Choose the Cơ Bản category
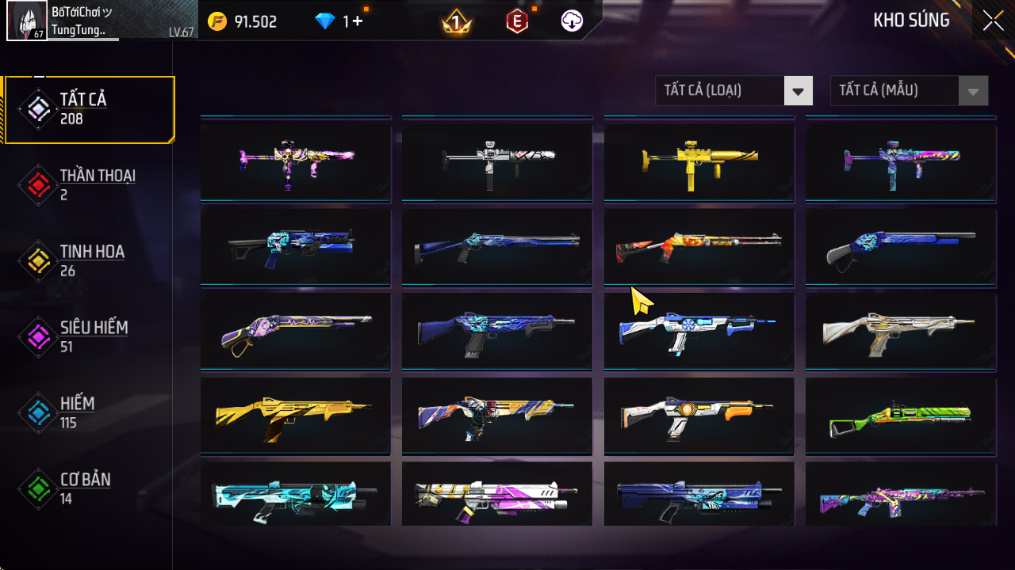The width and height of the screenshot is (1015, 570). (90, 488)
